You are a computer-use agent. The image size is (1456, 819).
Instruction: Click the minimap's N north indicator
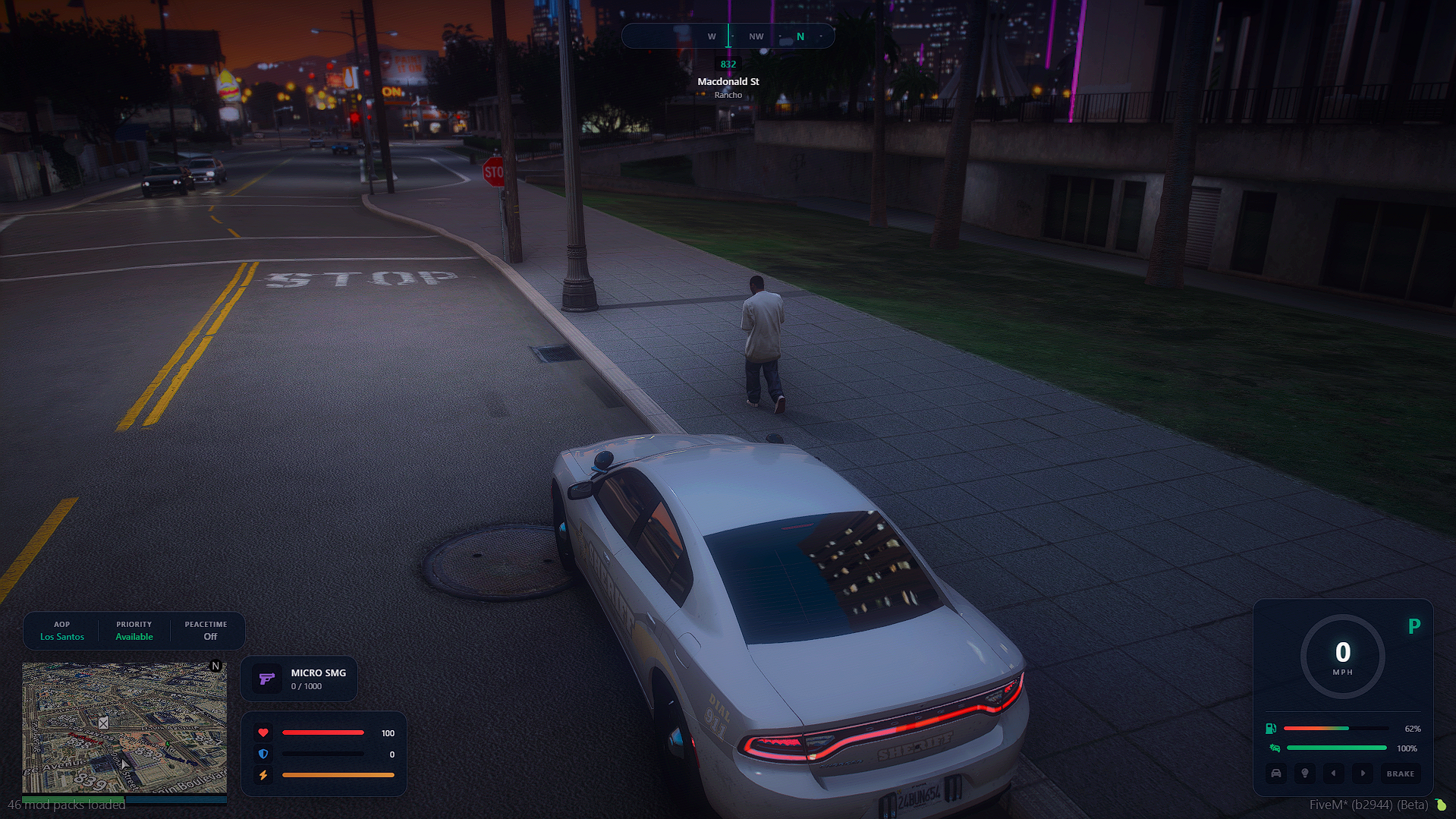coord(215,666)
